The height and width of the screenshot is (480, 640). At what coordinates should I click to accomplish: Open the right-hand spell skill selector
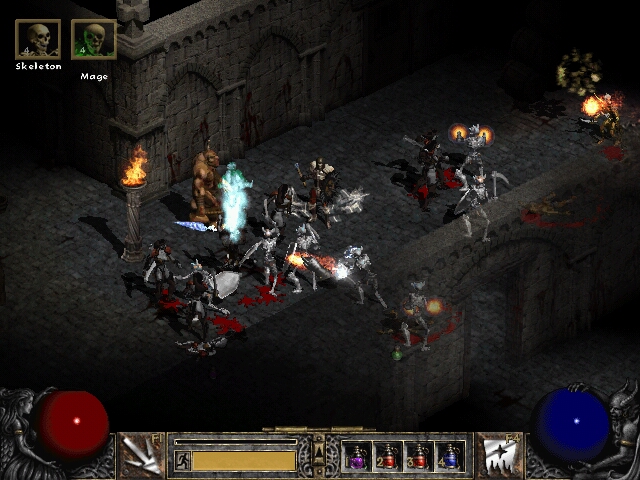(497, 454)
